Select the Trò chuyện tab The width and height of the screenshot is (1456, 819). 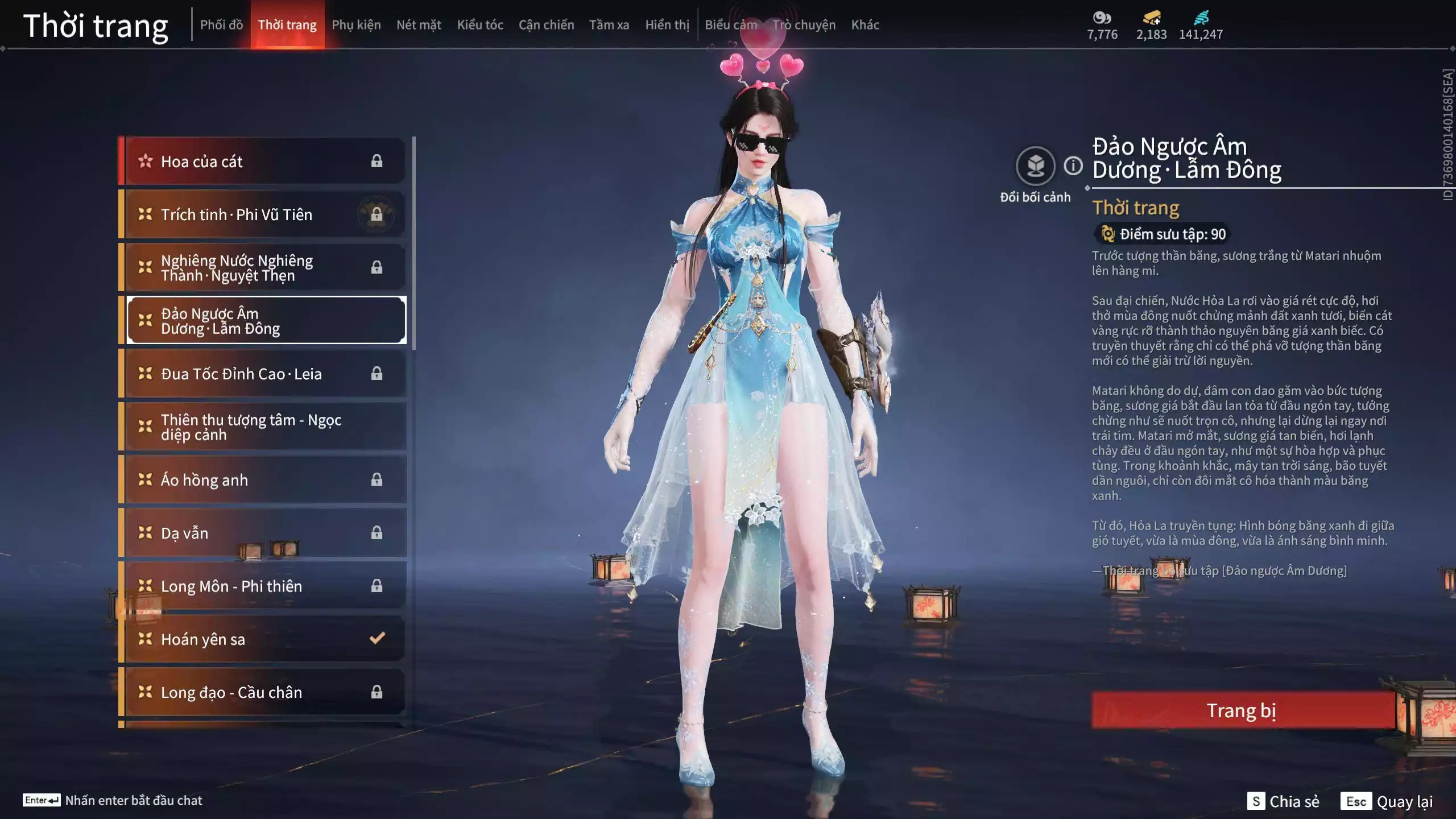[804, 25]
